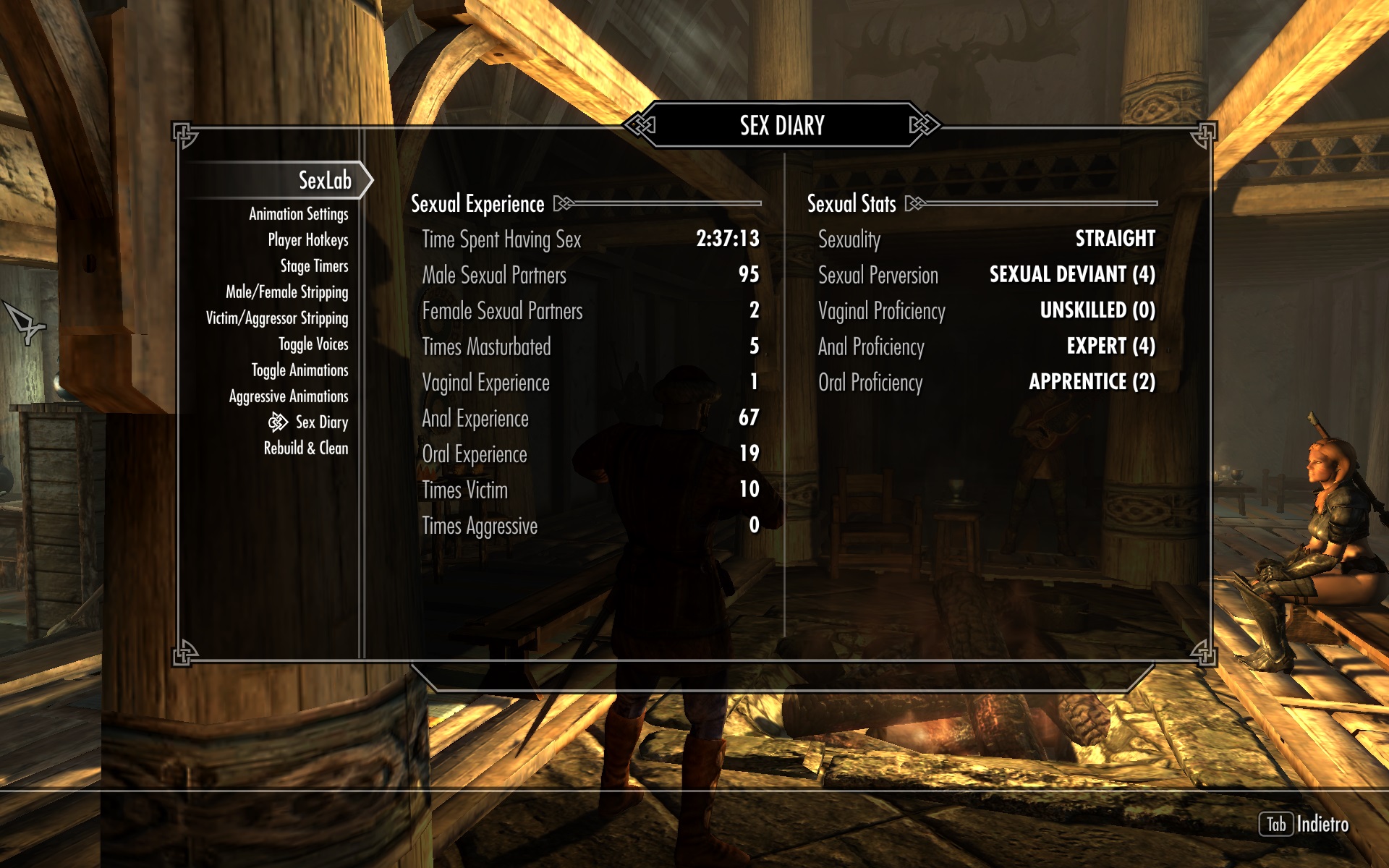Select the Male Sexual Partners row
Screen dimensions: 1389x868
(590, 275)
